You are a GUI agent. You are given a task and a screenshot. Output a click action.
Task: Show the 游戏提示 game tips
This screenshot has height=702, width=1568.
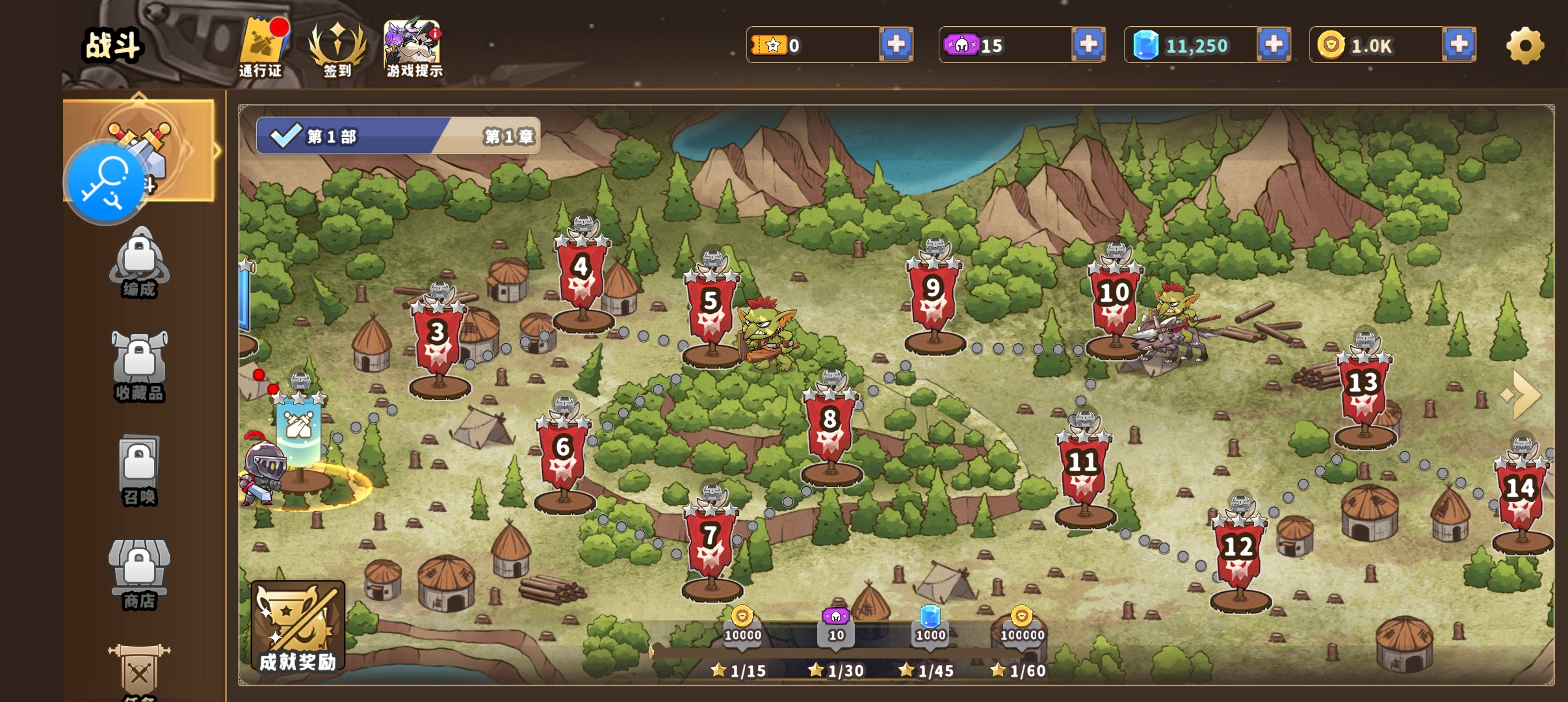[413, 48]
